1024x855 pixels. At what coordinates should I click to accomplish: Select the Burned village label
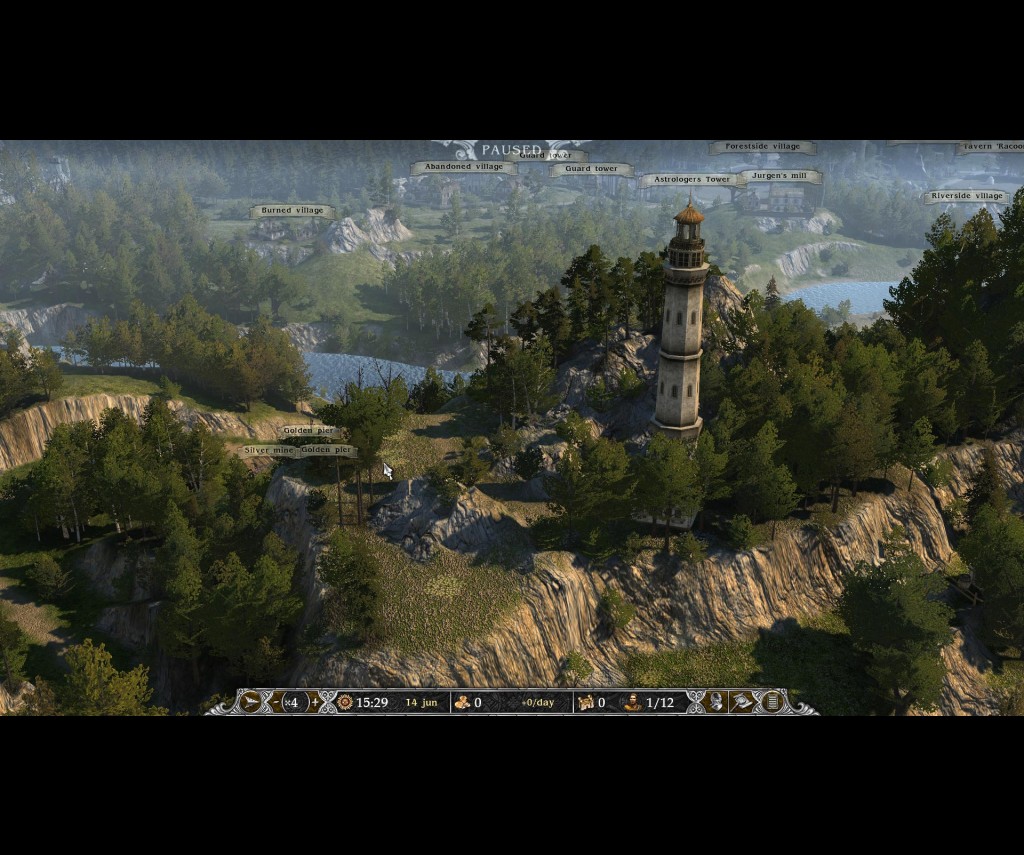[x=292, y=211]
